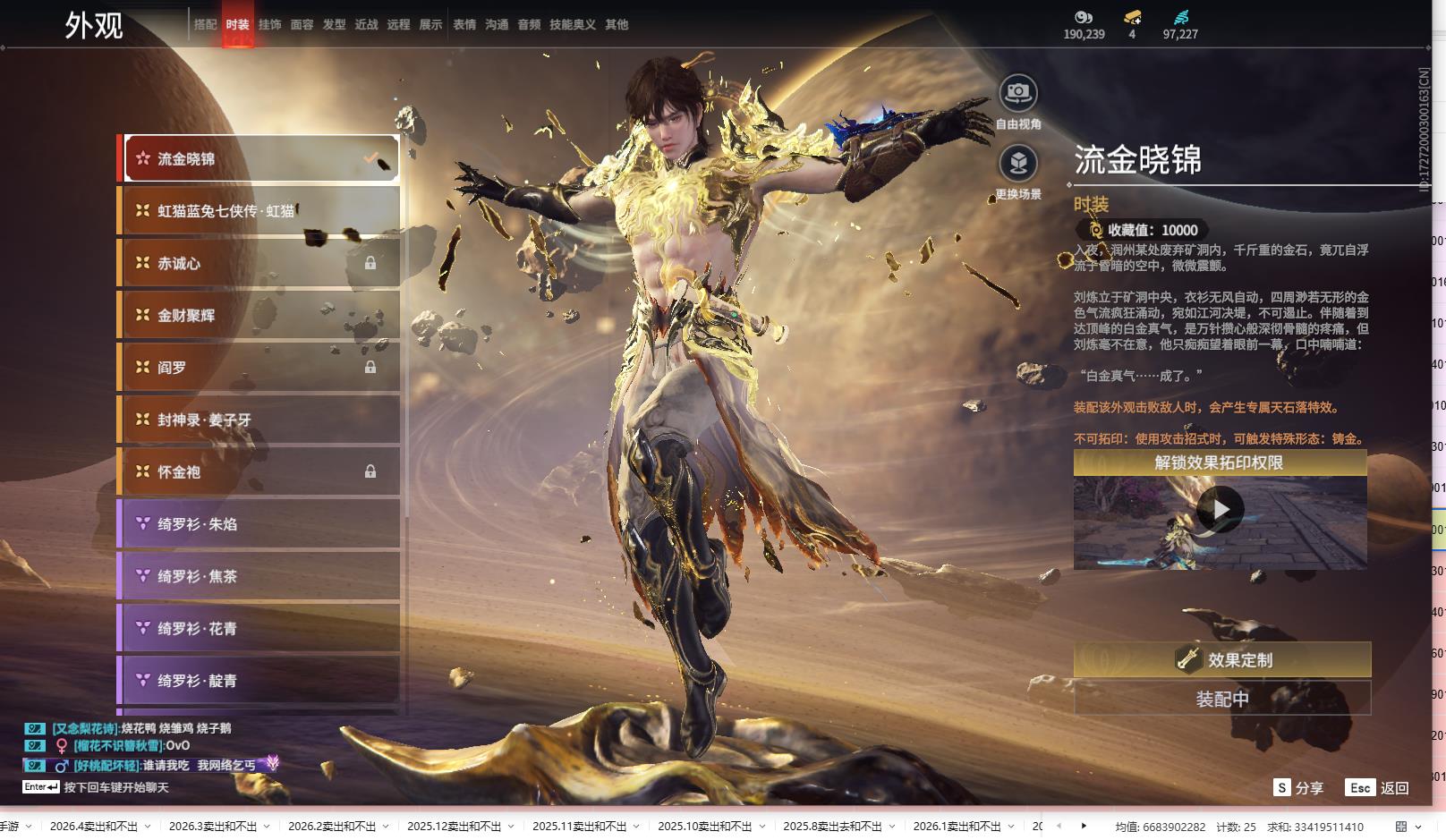
Task: Pick the 金财聚辉 outfit row
Action: [259, 315]
